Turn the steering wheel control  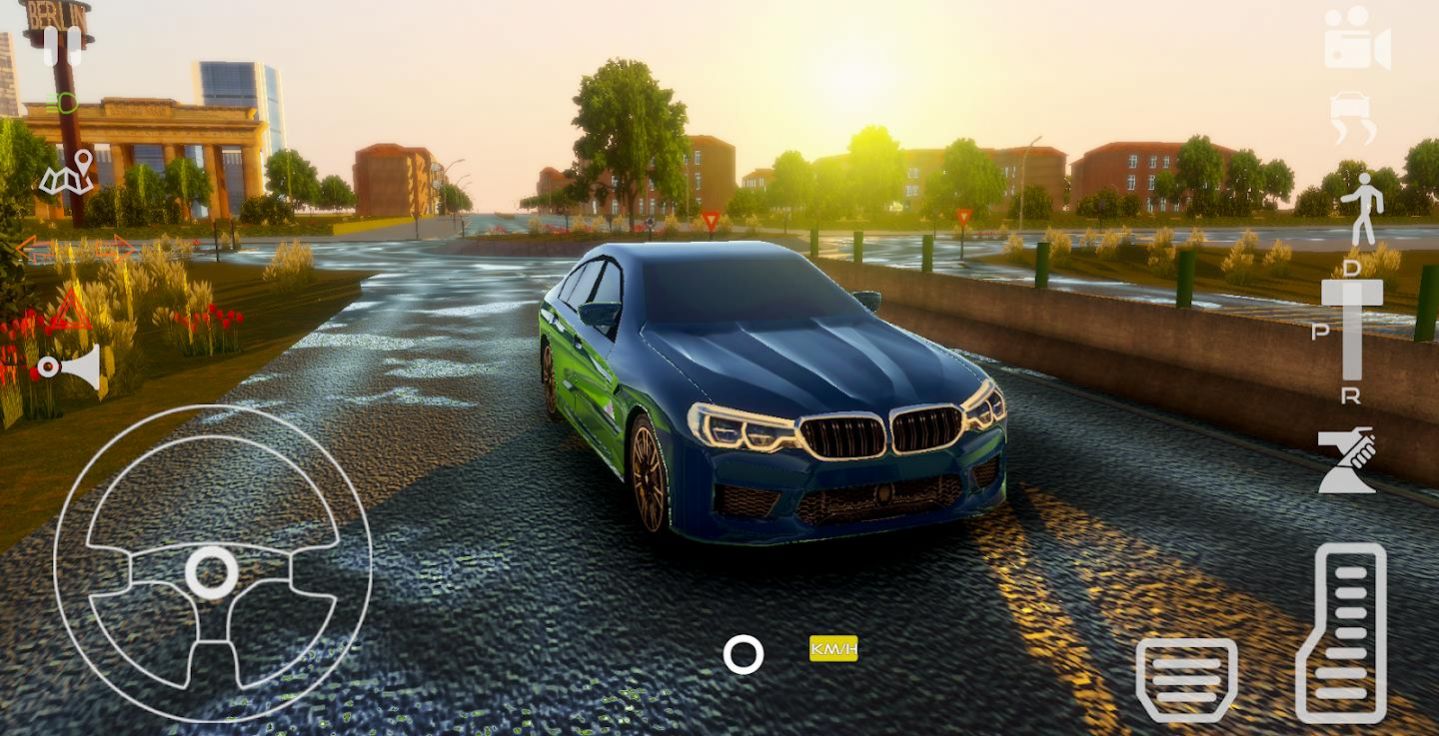coord(213,570)
